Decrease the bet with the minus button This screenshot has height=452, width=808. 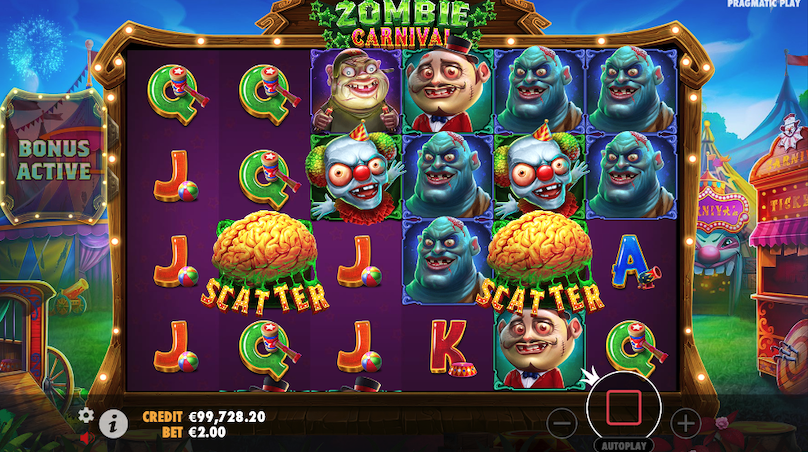[563, 422]
